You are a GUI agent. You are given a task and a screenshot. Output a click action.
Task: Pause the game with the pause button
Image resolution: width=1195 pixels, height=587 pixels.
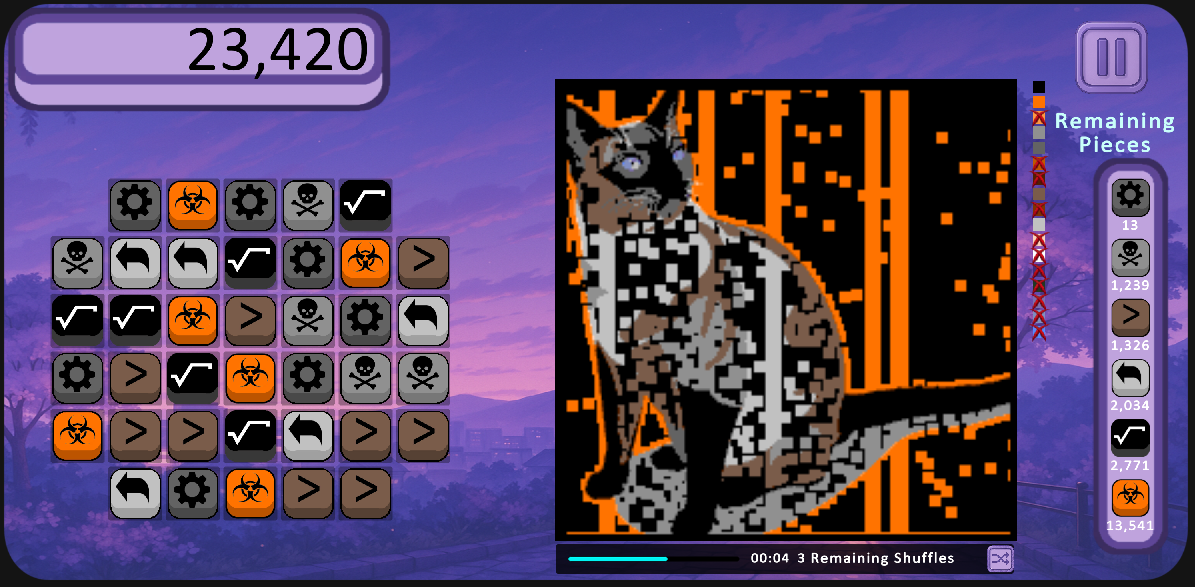pos(1111,57)
